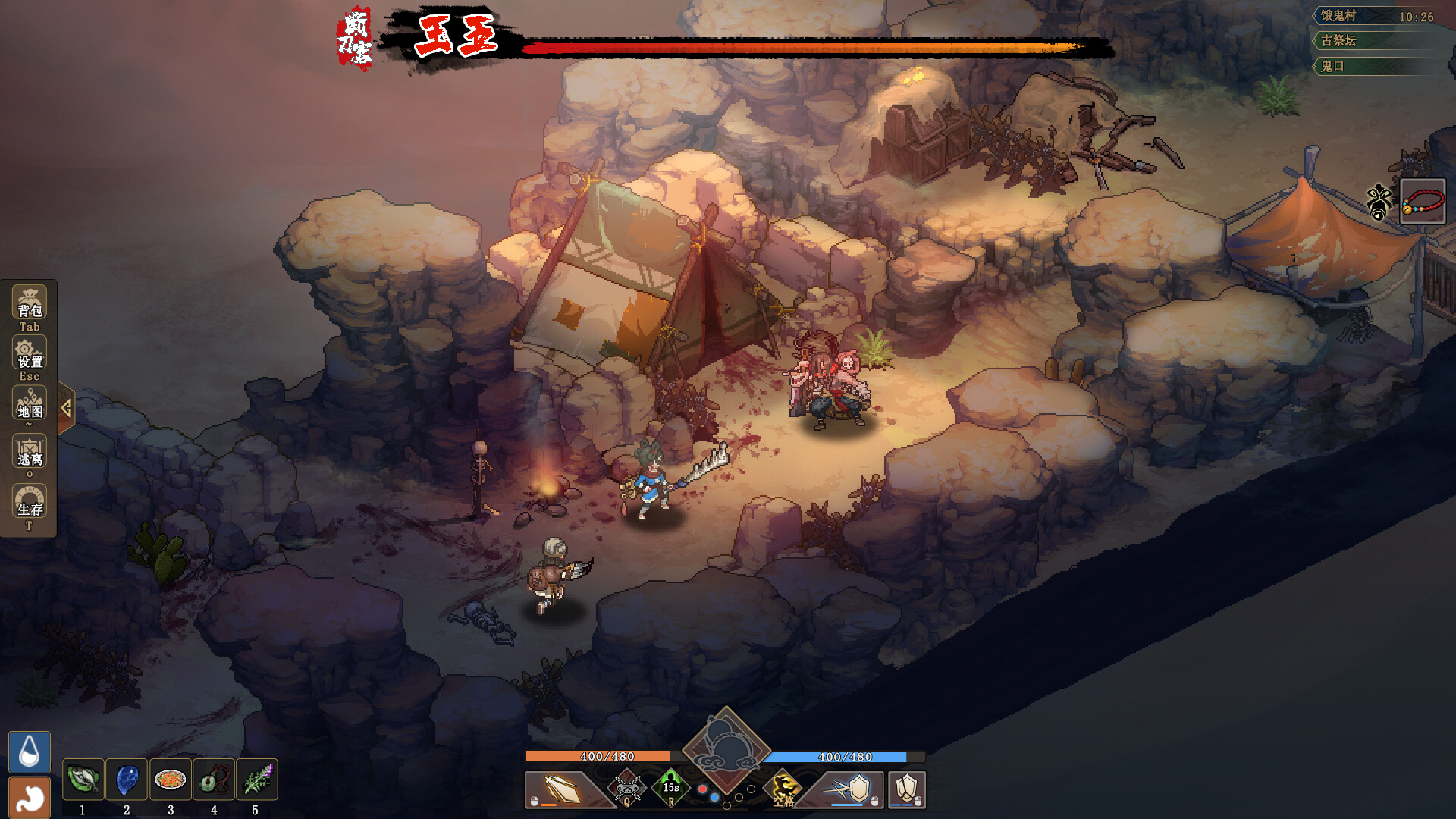Eat the stir-fried dish in slot 3

[x=170, y=780]
